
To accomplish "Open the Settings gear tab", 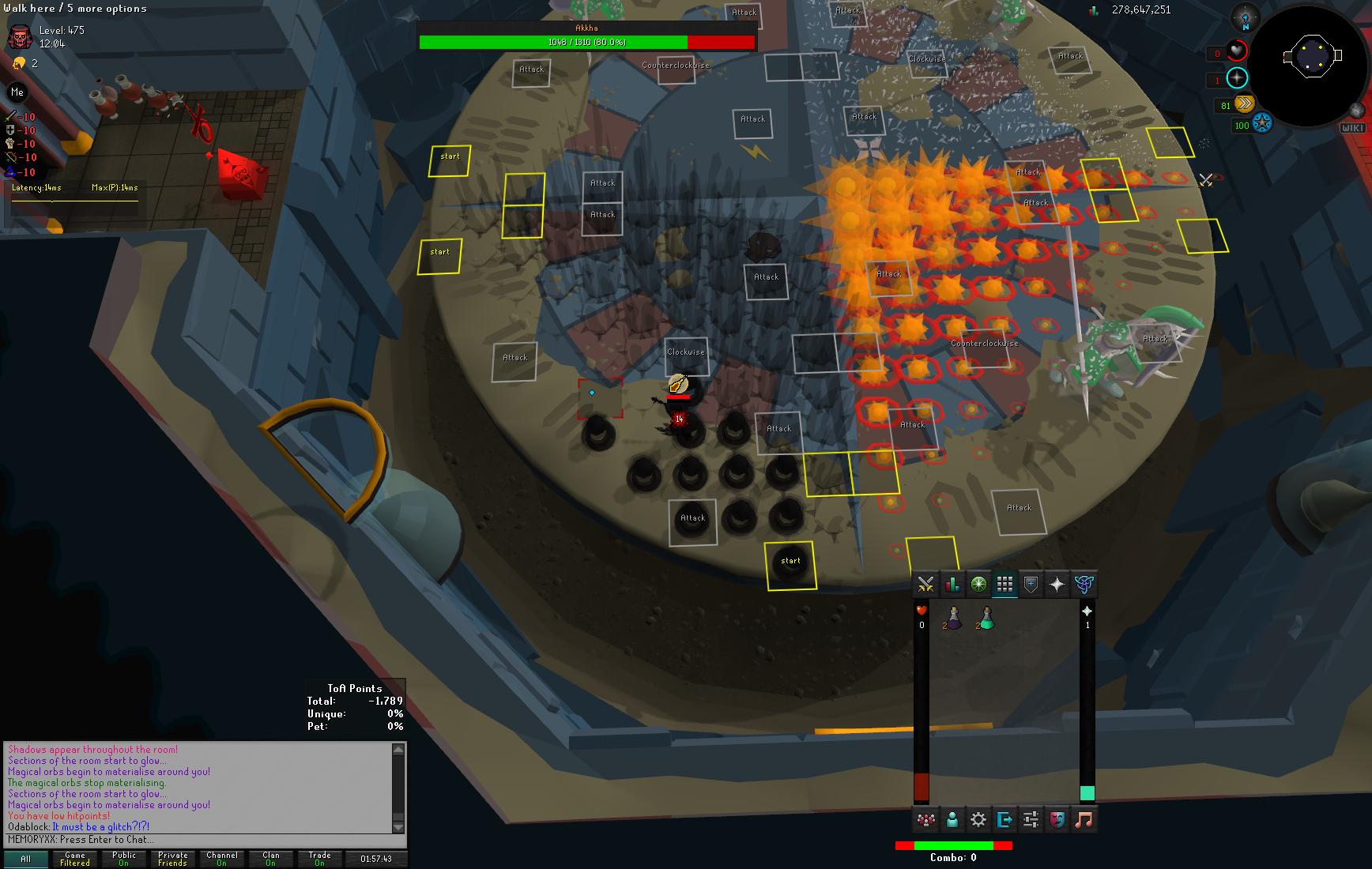I will tap(978, 820).
